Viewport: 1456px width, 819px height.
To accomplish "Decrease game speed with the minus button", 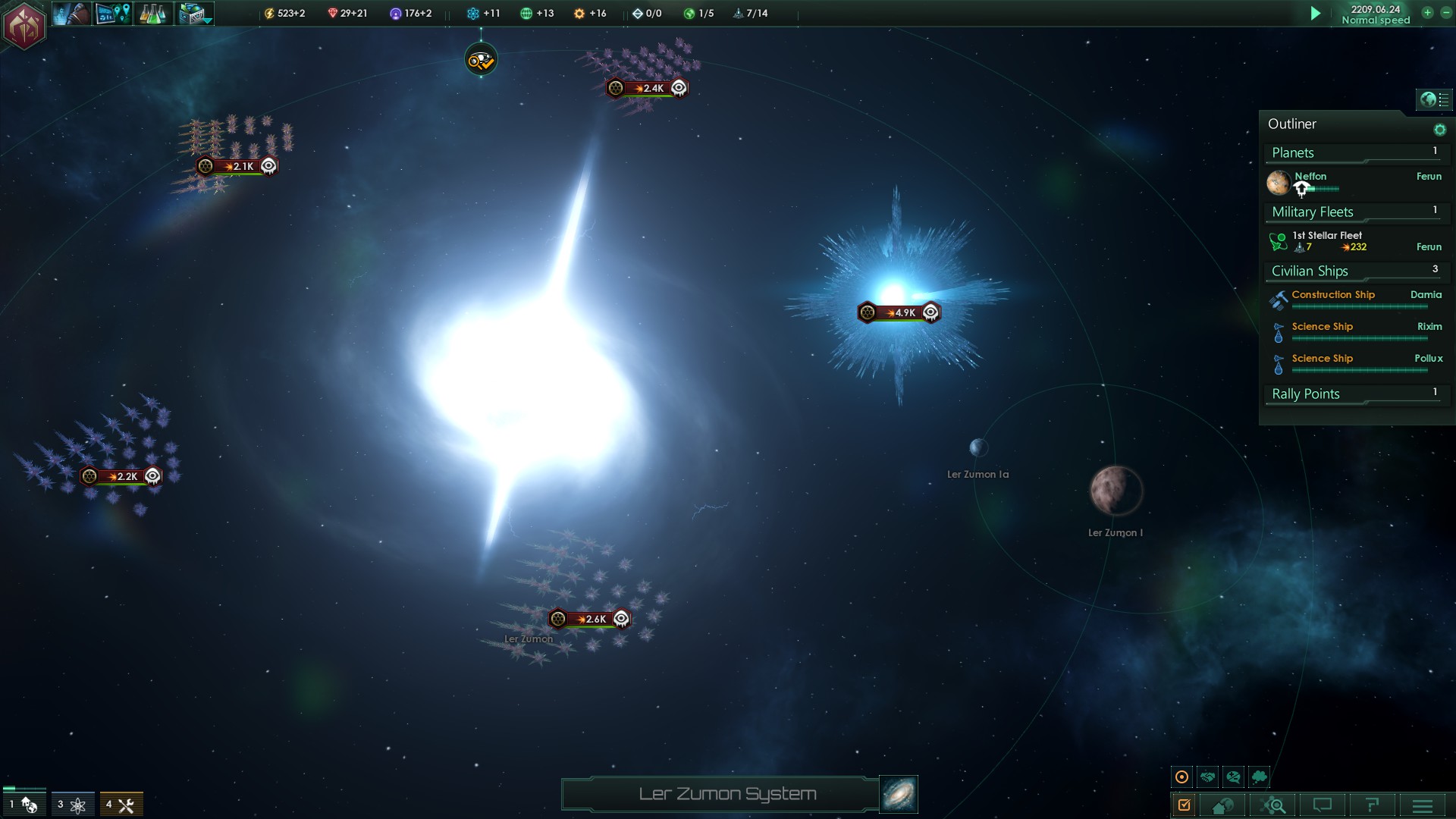I will [x=1445, y=13].
